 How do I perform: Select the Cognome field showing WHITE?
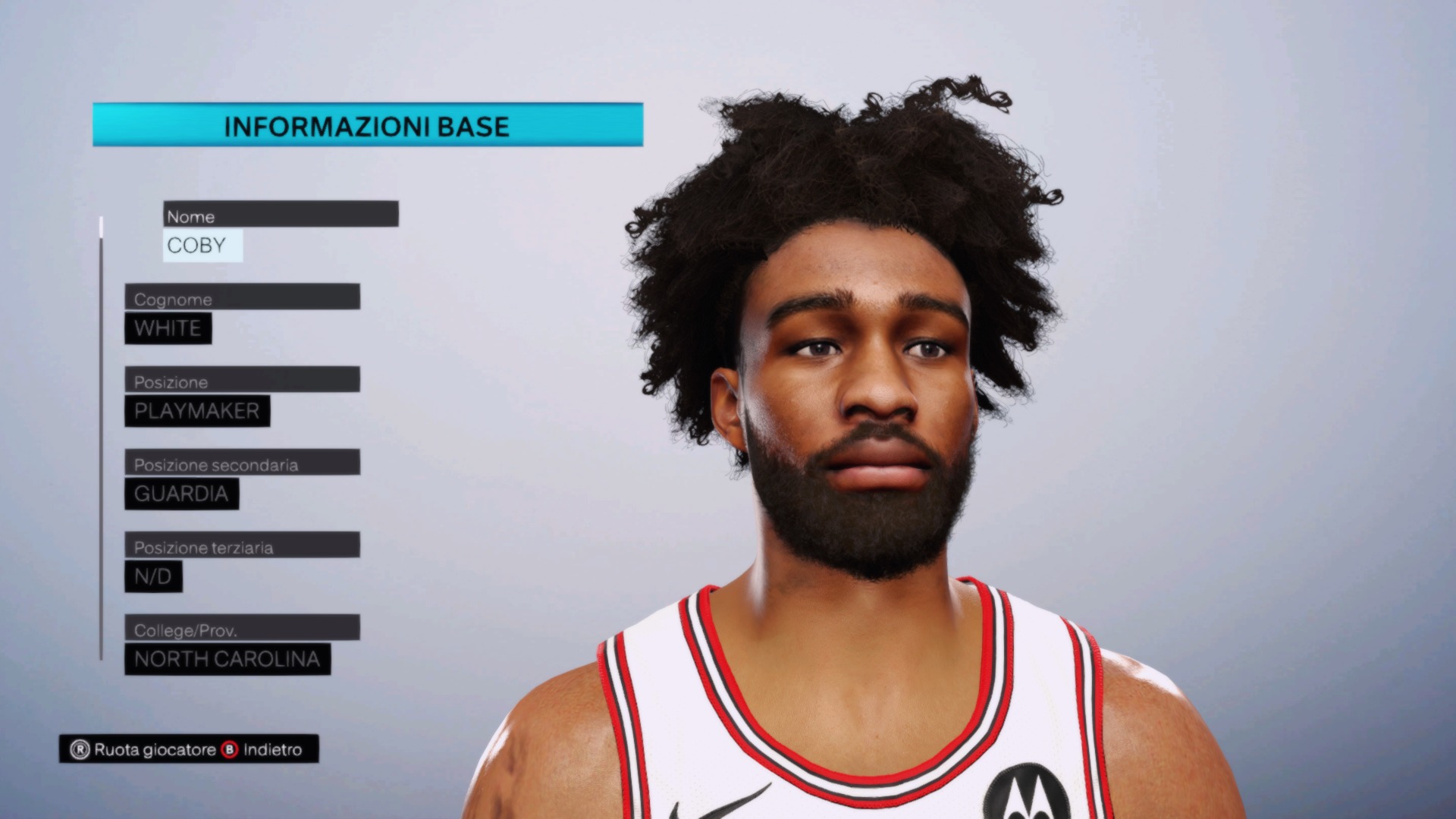pos(168,328)
